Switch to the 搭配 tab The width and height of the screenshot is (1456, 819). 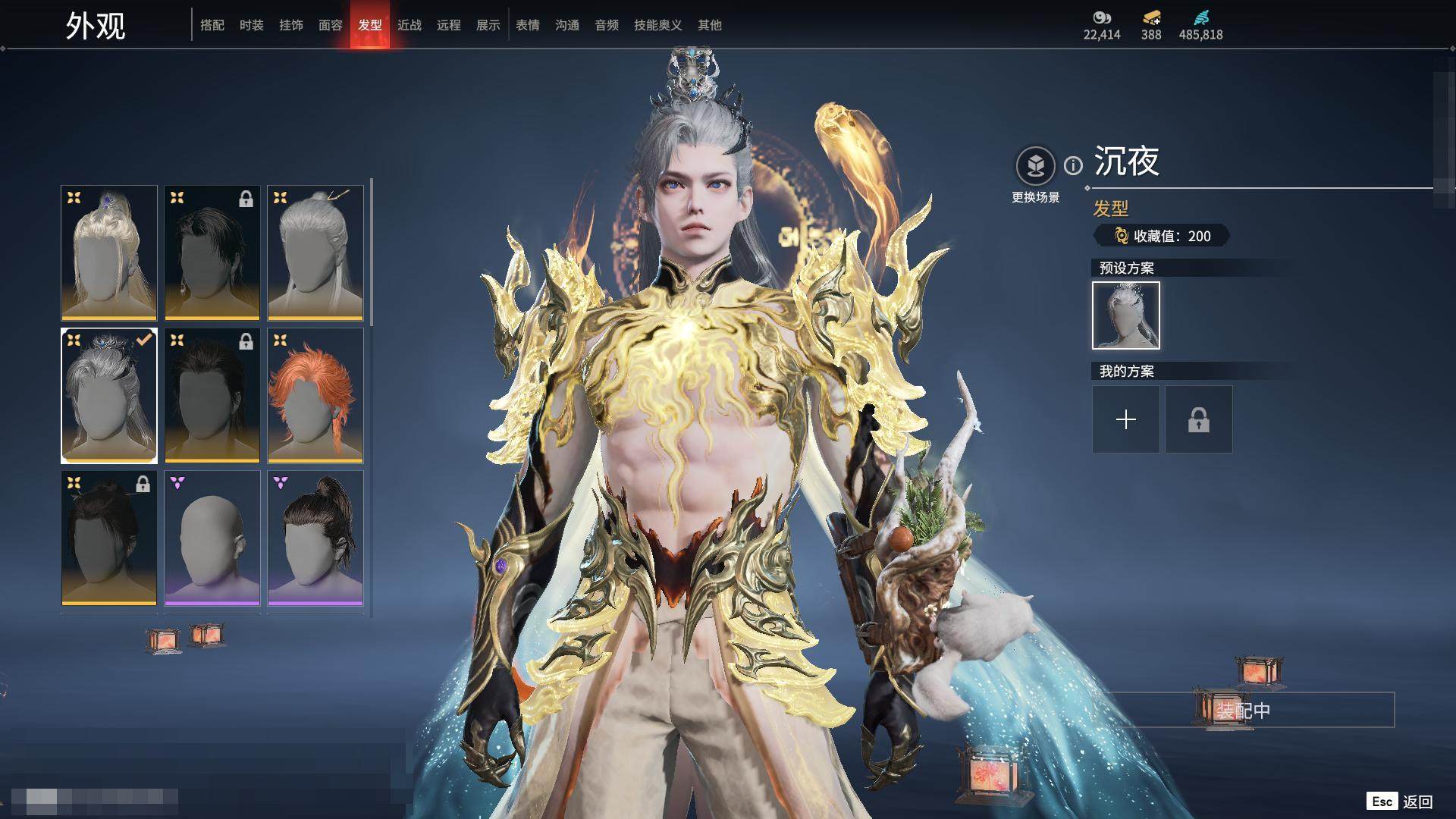(212, 25)
